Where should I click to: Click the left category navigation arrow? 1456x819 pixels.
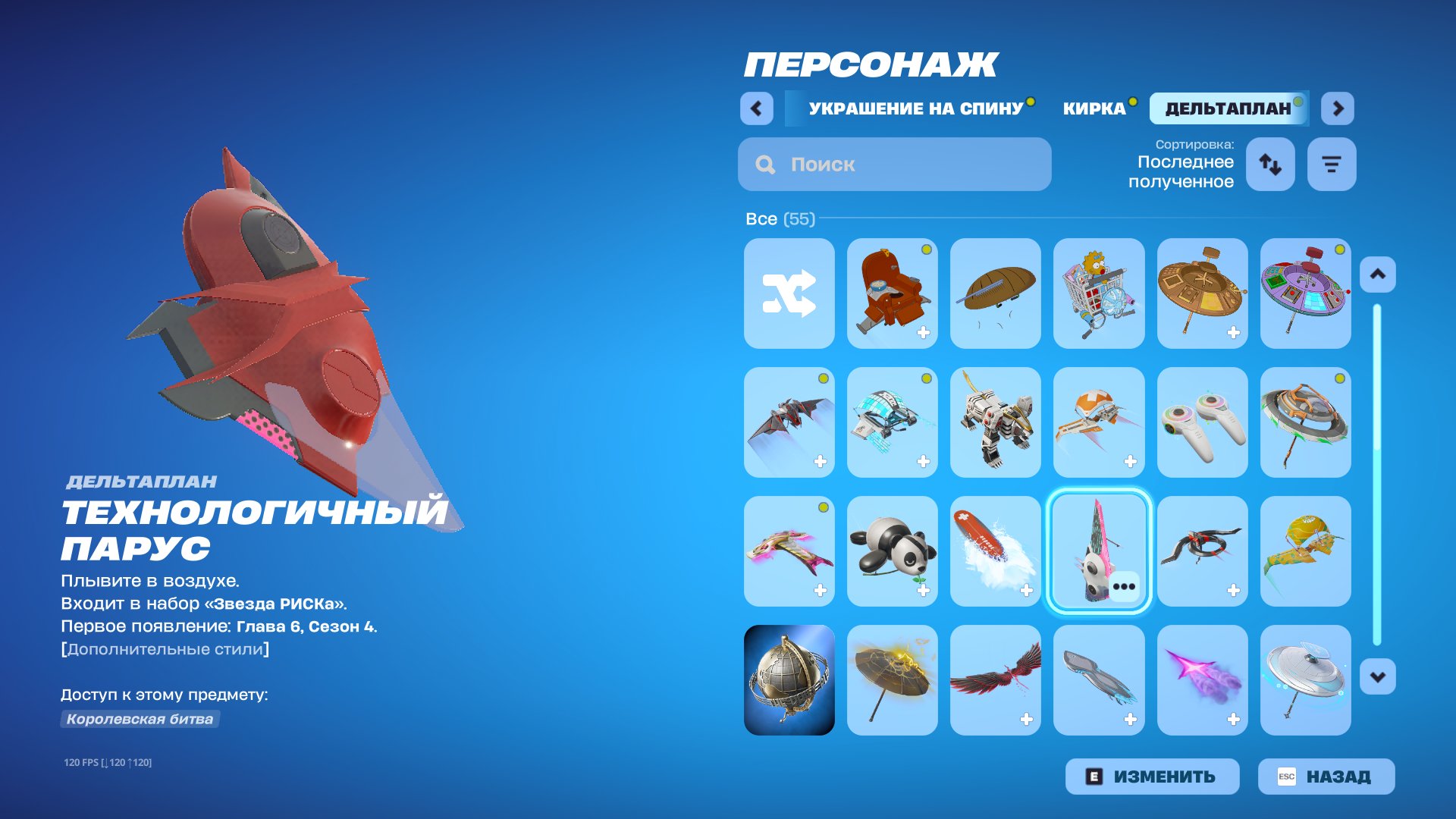(755, 108)
